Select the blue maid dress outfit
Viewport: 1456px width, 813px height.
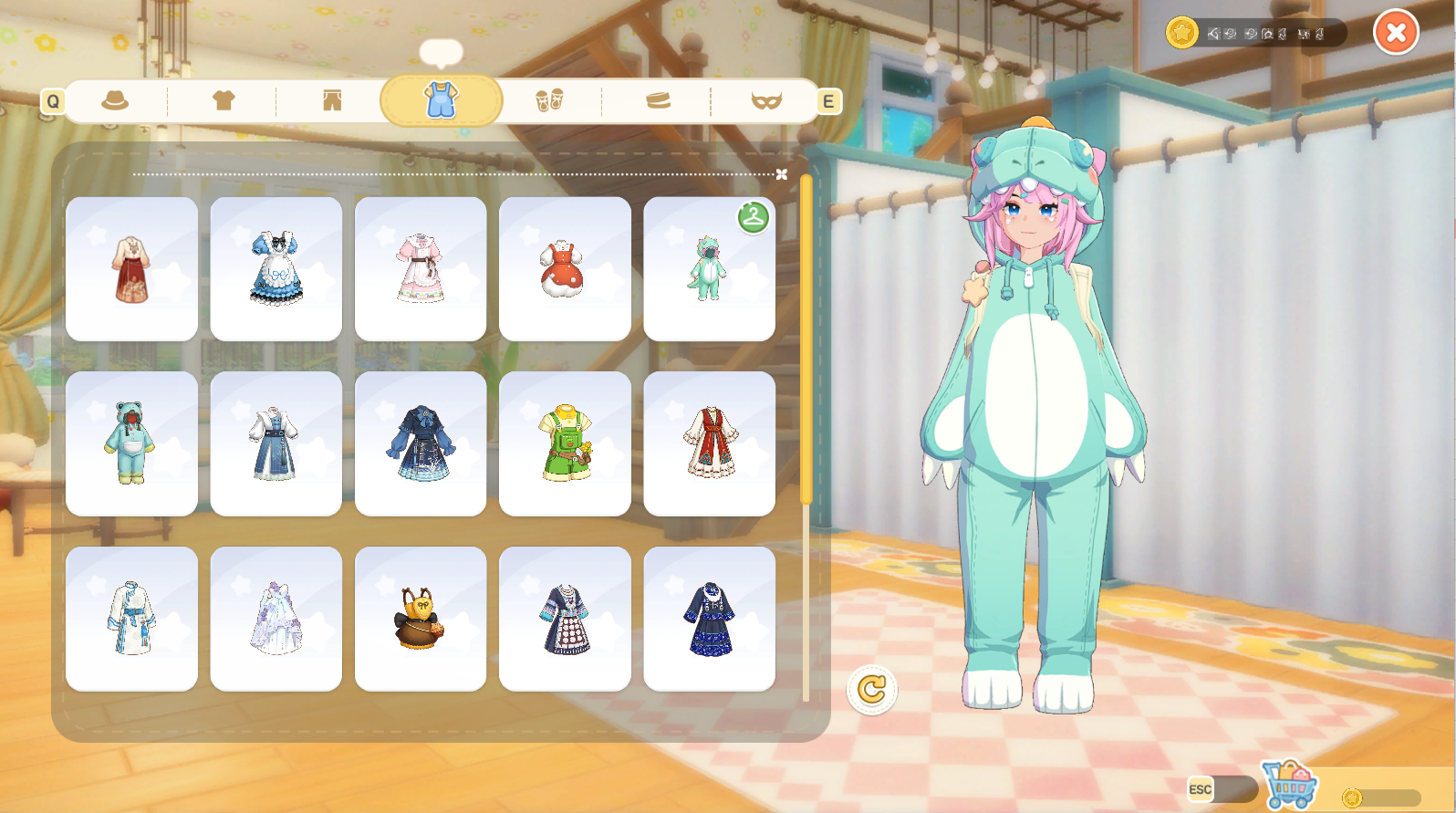276,269
